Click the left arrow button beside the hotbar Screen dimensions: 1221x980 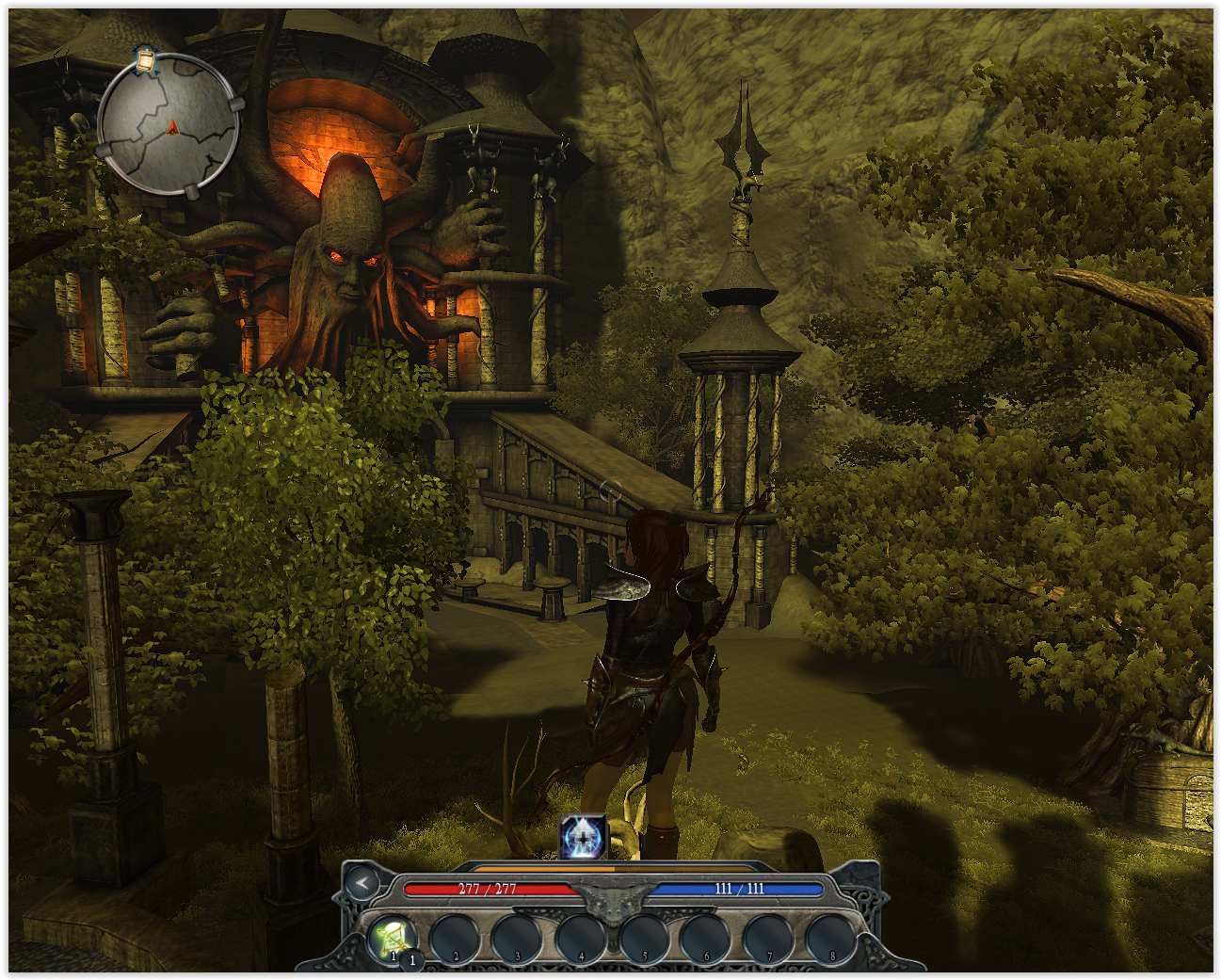pyautogui.click(x=361, y=883)
